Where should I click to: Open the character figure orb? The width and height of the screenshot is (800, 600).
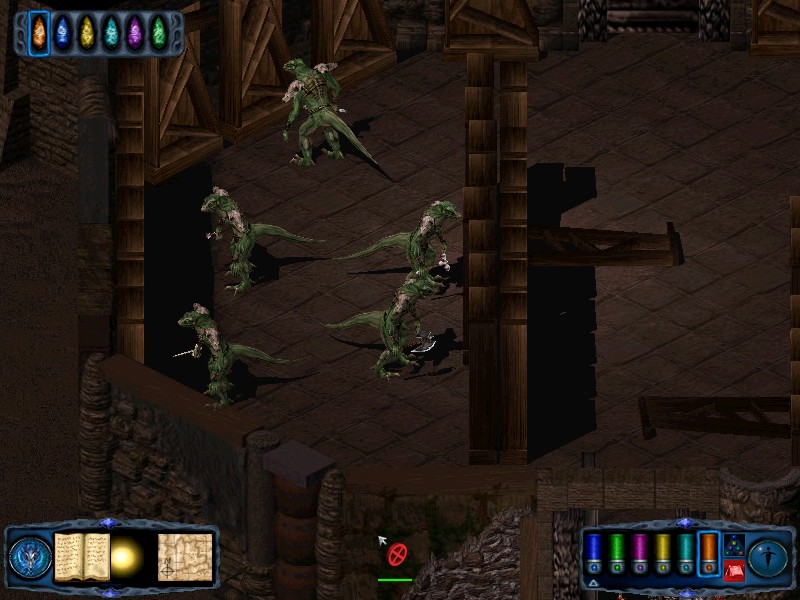point(768,557)
